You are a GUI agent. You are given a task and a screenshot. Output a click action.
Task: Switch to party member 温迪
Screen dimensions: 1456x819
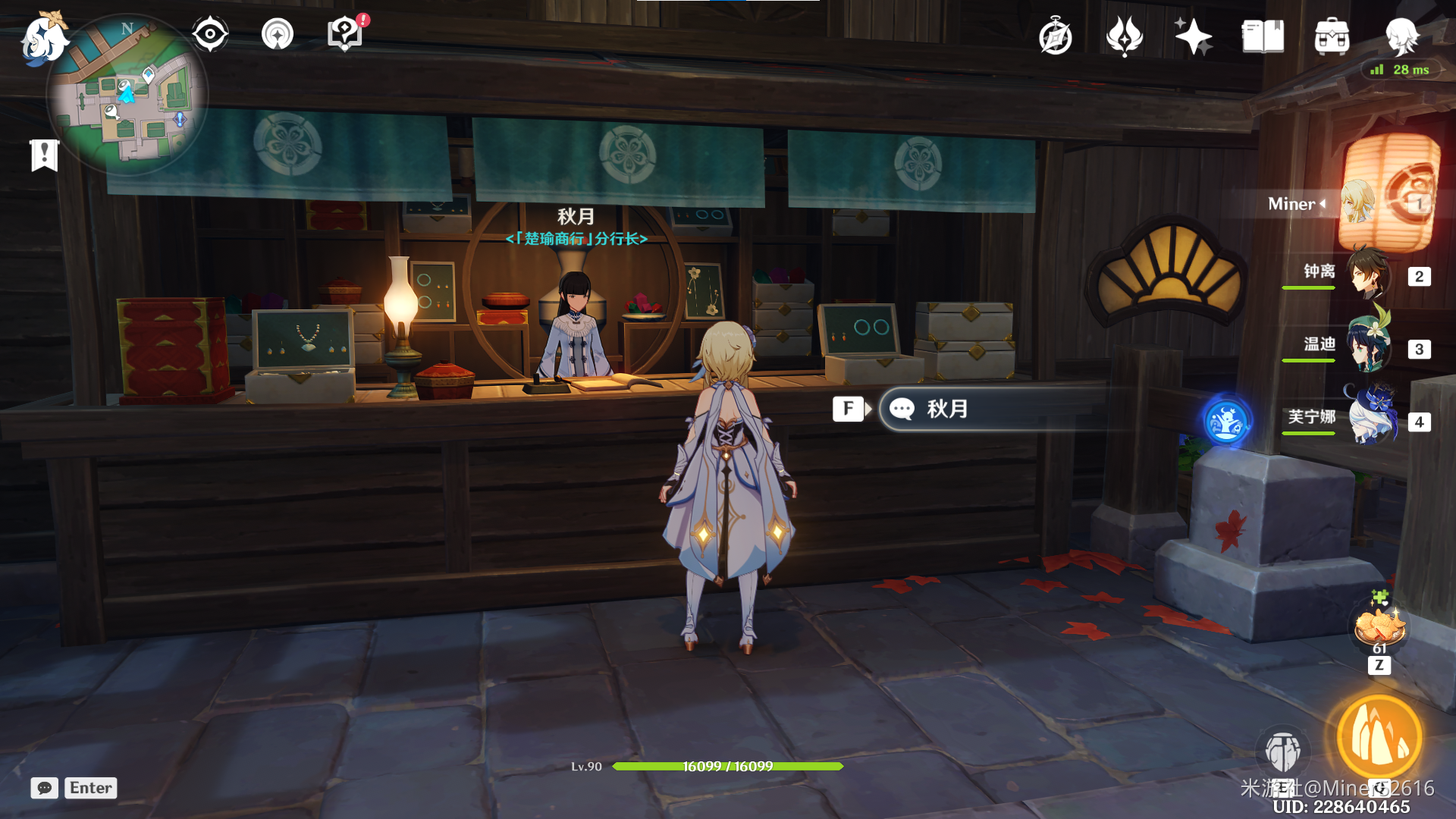(1370, 347)
